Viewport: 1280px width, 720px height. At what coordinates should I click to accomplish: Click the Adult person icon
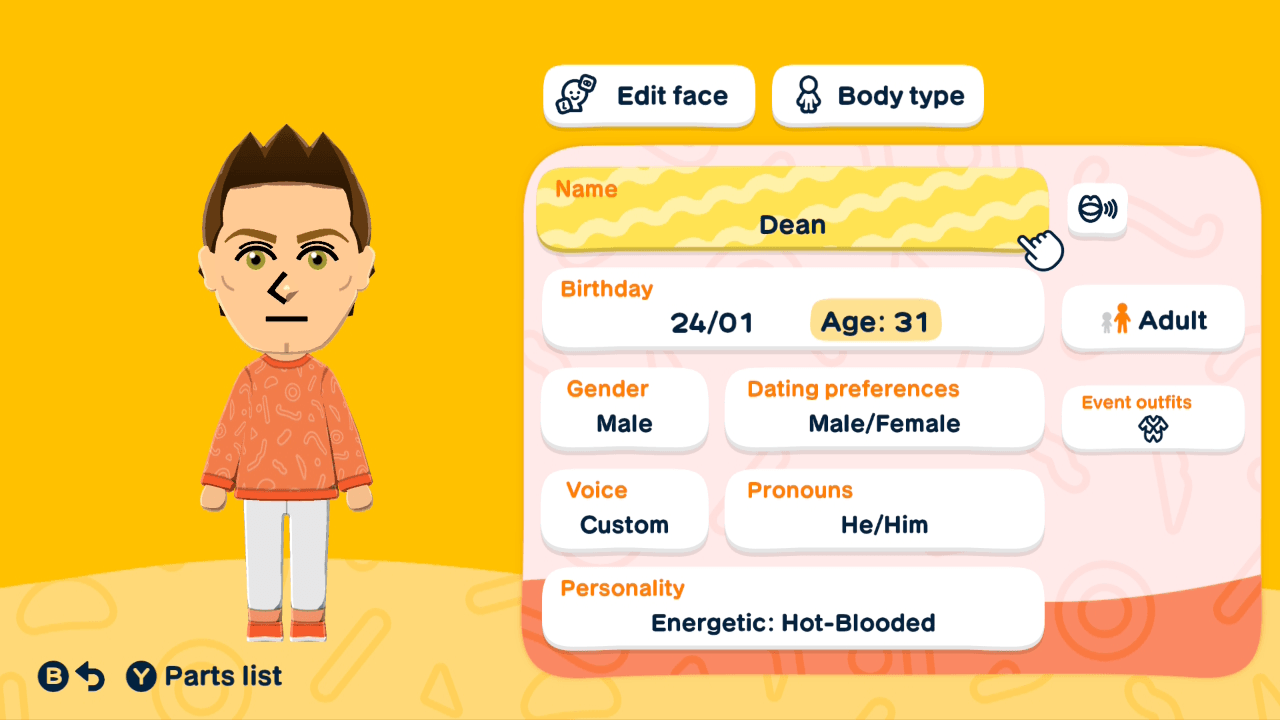tap(1120, 318)
